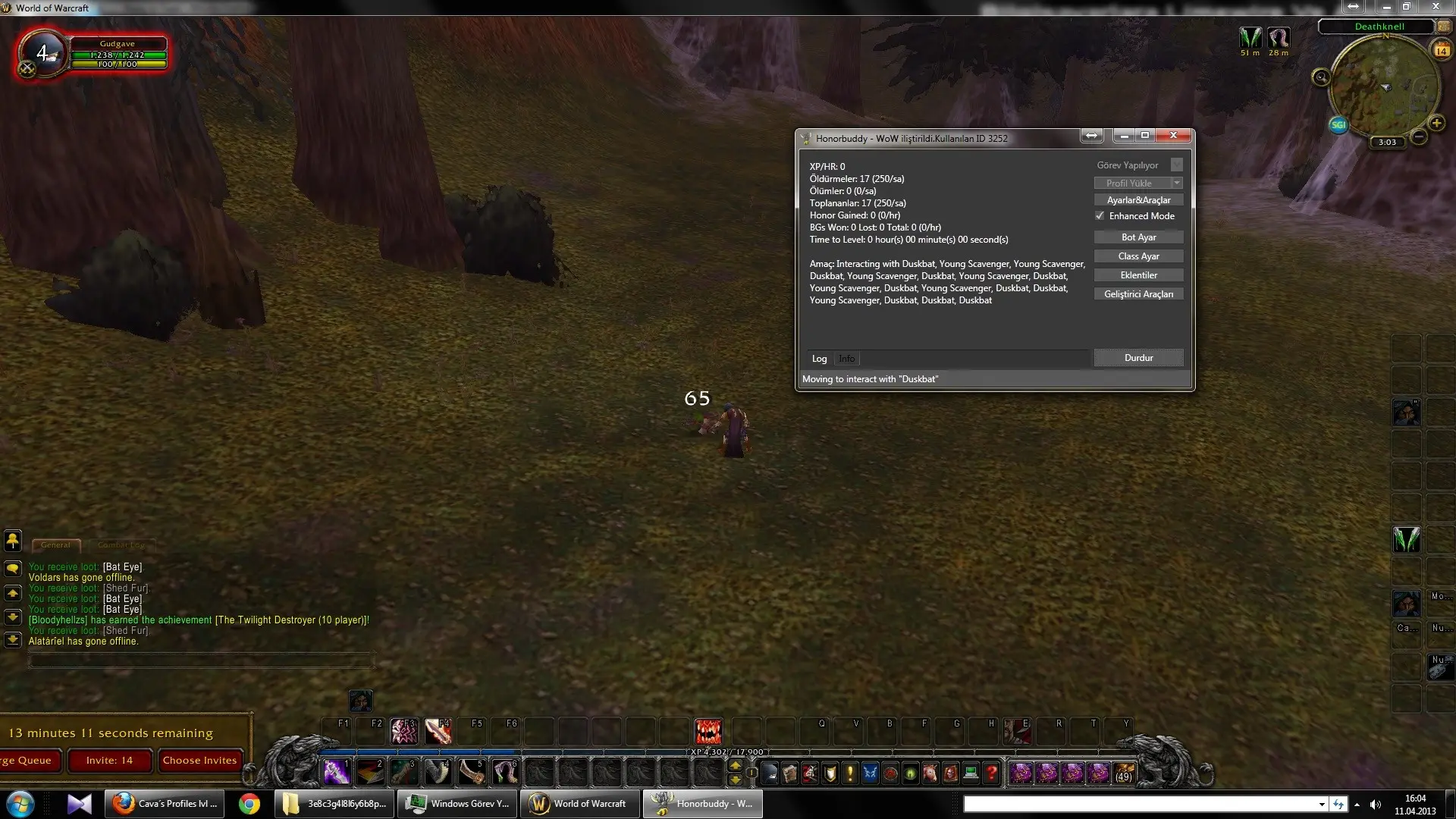
Task: Toggle the Enhanced Mode checkbox
Action: coord(1100,216)
